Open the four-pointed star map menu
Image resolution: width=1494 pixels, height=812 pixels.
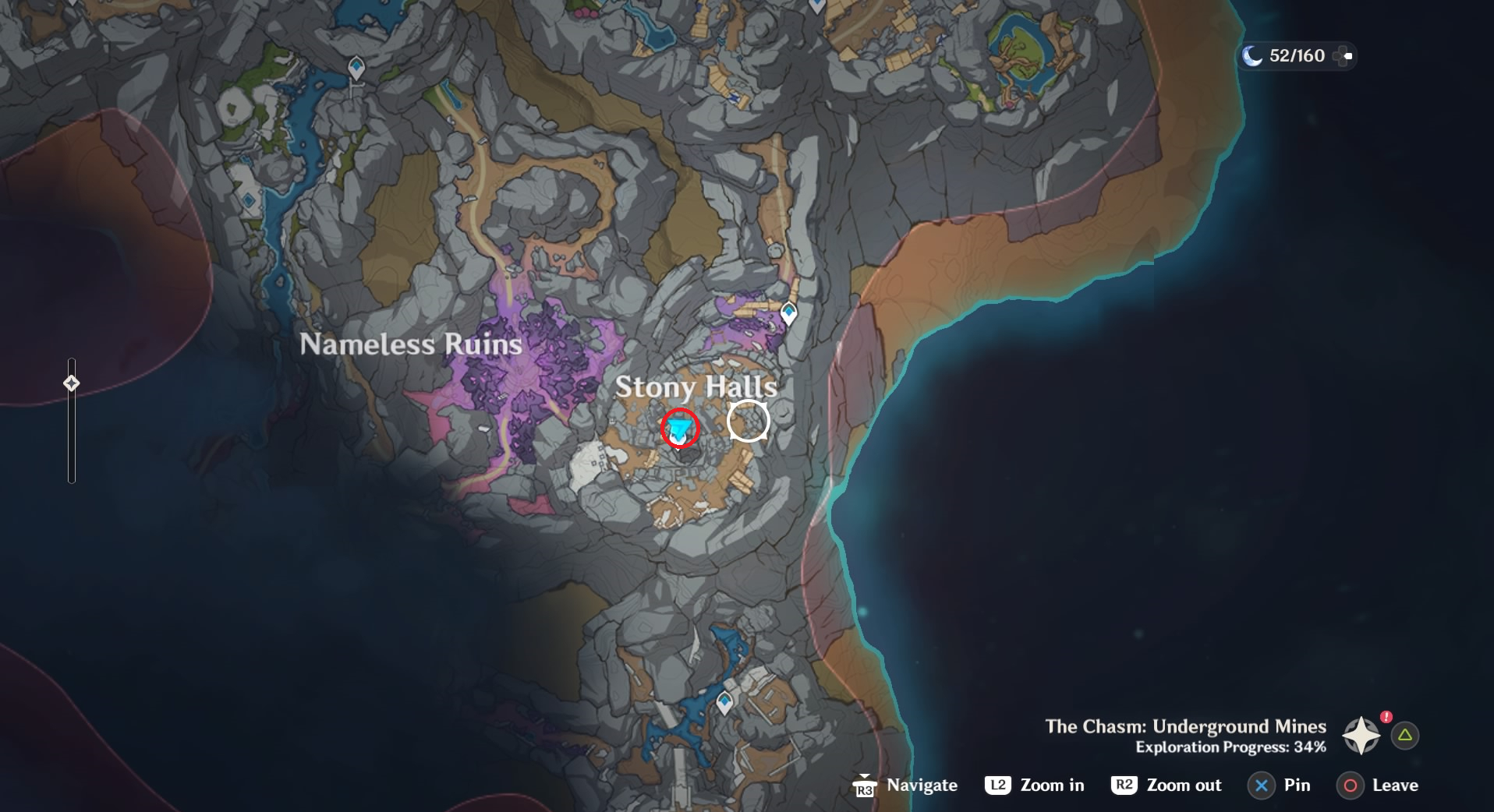[x=1361, y=735]
